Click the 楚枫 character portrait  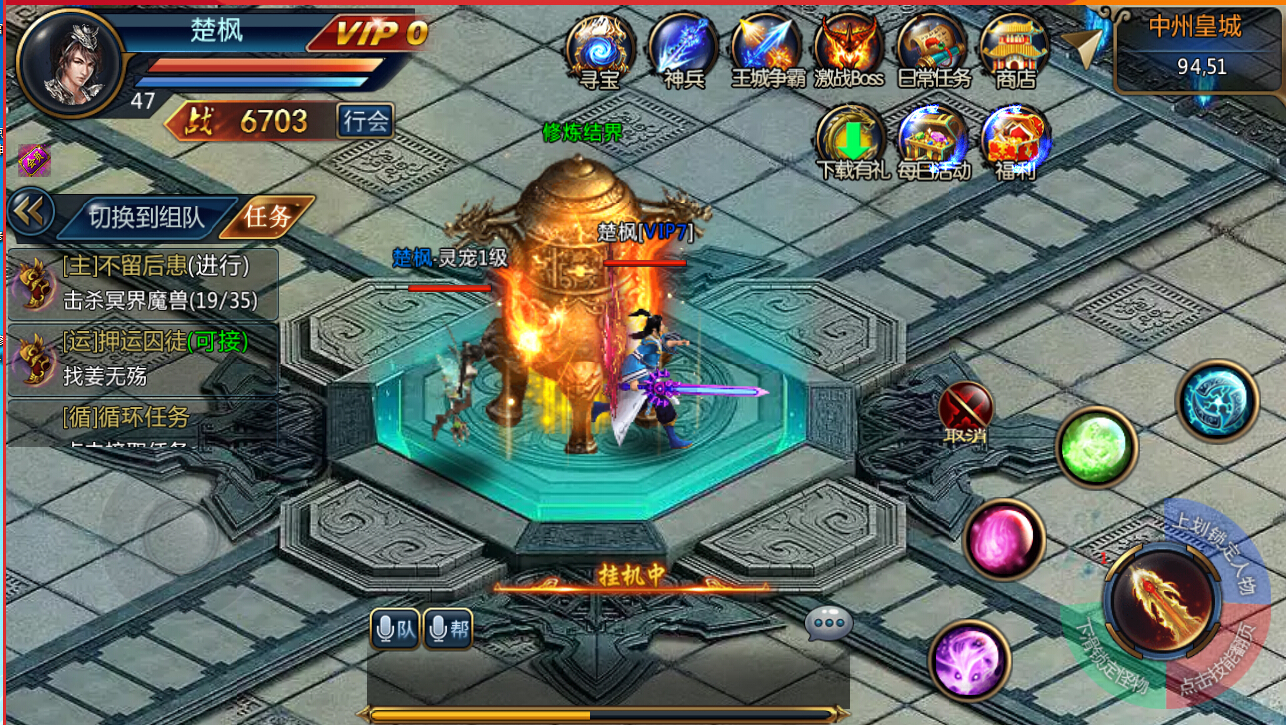(70, 62)
